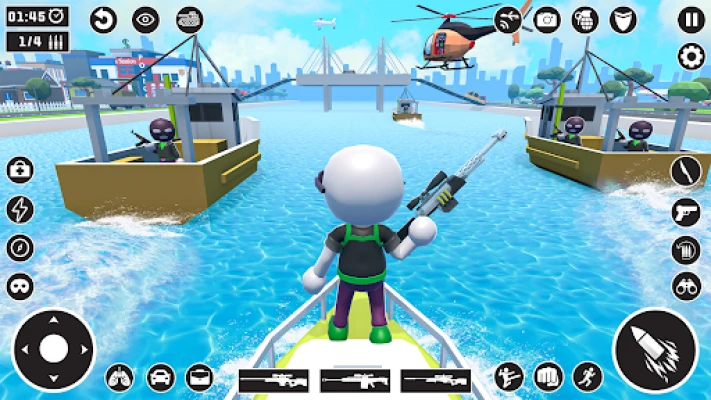Activate the lightning bolt power
711x400 pixels.
pos(20,209)
